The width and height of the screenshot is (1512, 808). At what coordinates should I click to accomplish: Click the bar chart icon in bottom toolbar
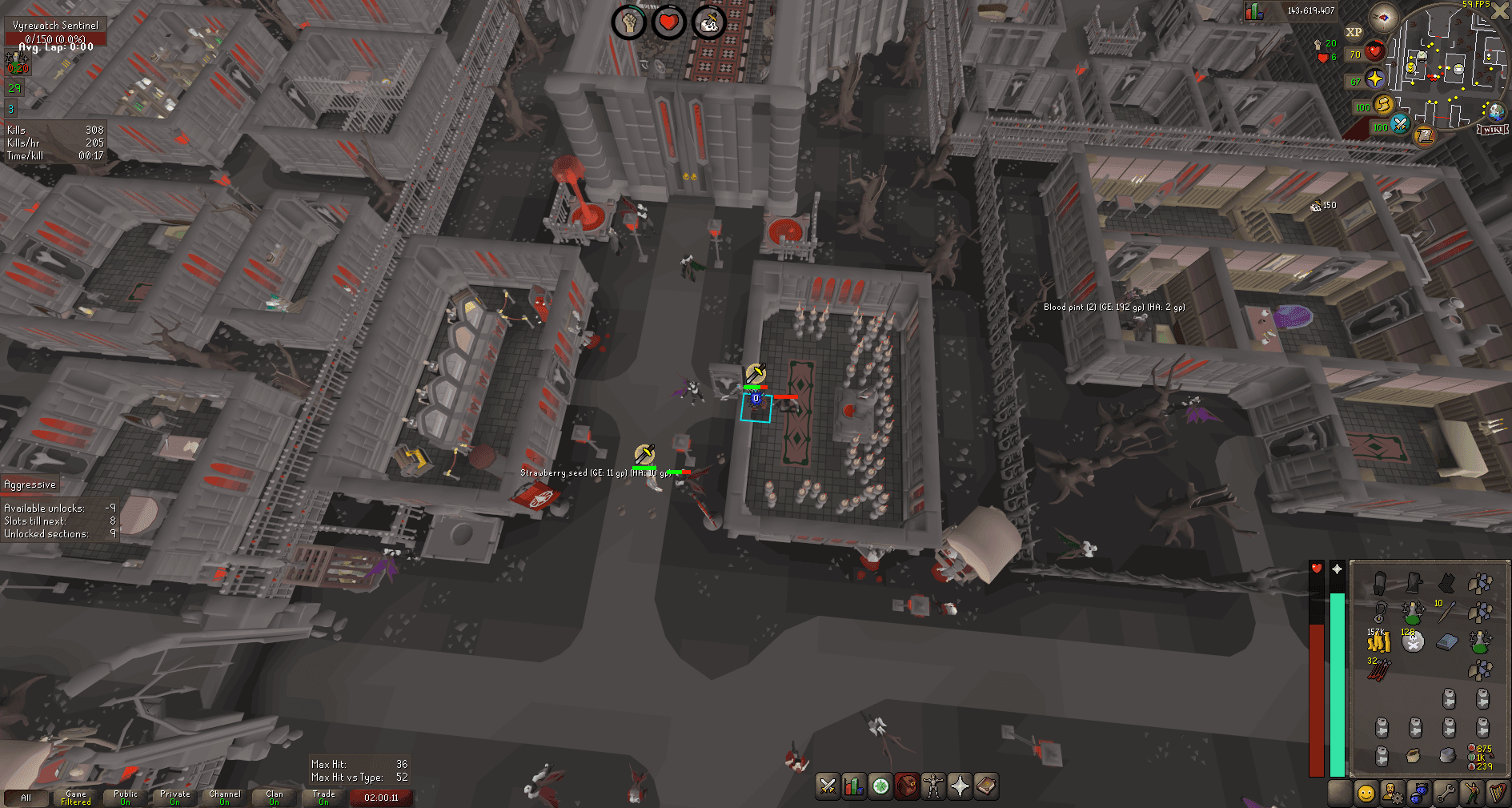click(x=853, y=786)
